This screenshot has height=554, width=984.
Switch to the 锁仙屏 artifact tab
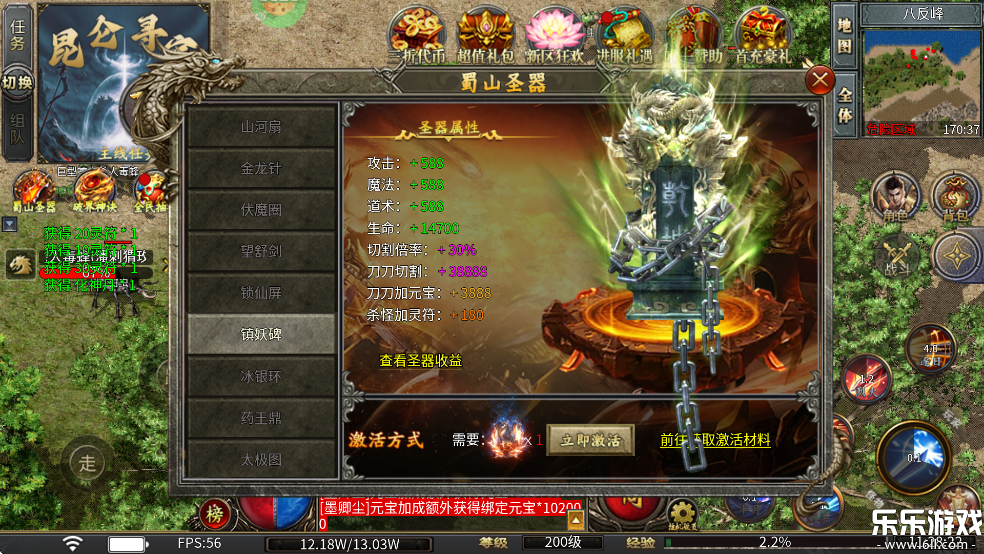(262, 293)
